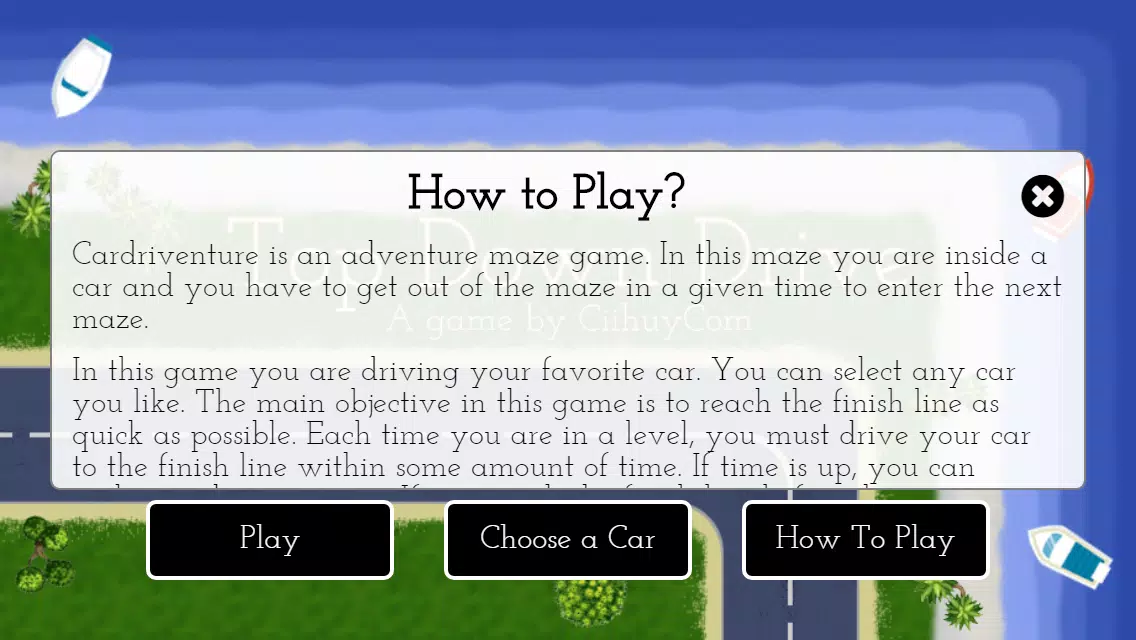Open the Choose a Car menu

click(x=568, y=540)
